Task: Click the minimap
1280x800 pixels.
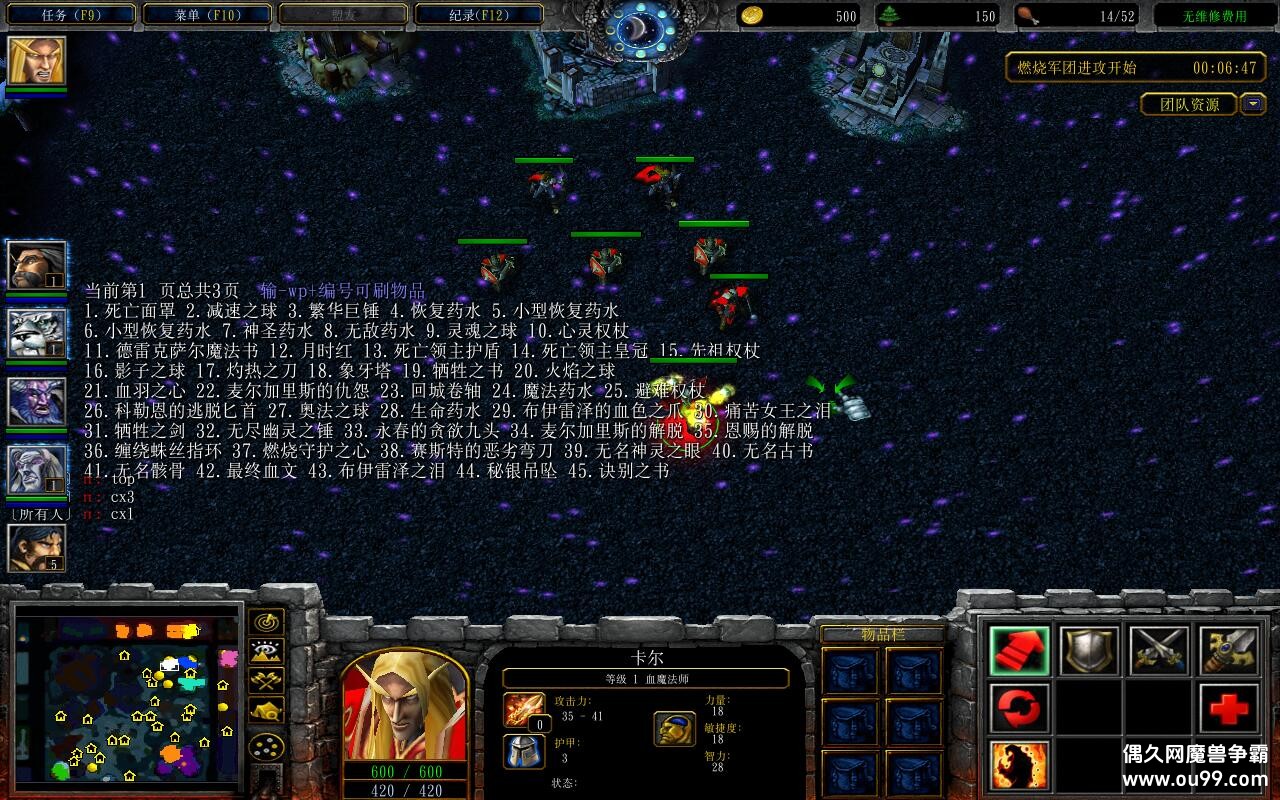Action: (x=127, y=702)
